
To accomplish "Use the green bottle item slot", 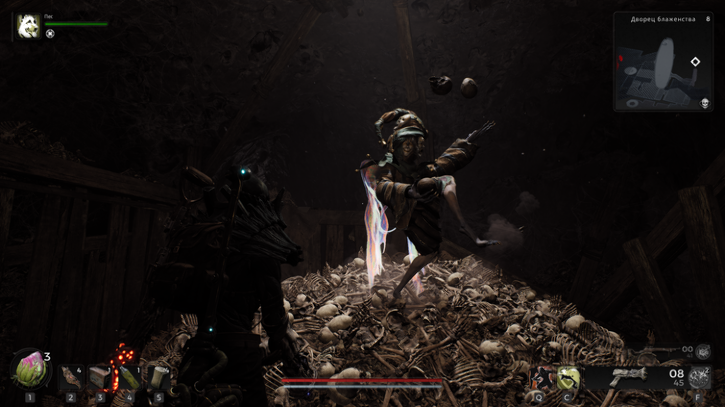I will point(129,377).
